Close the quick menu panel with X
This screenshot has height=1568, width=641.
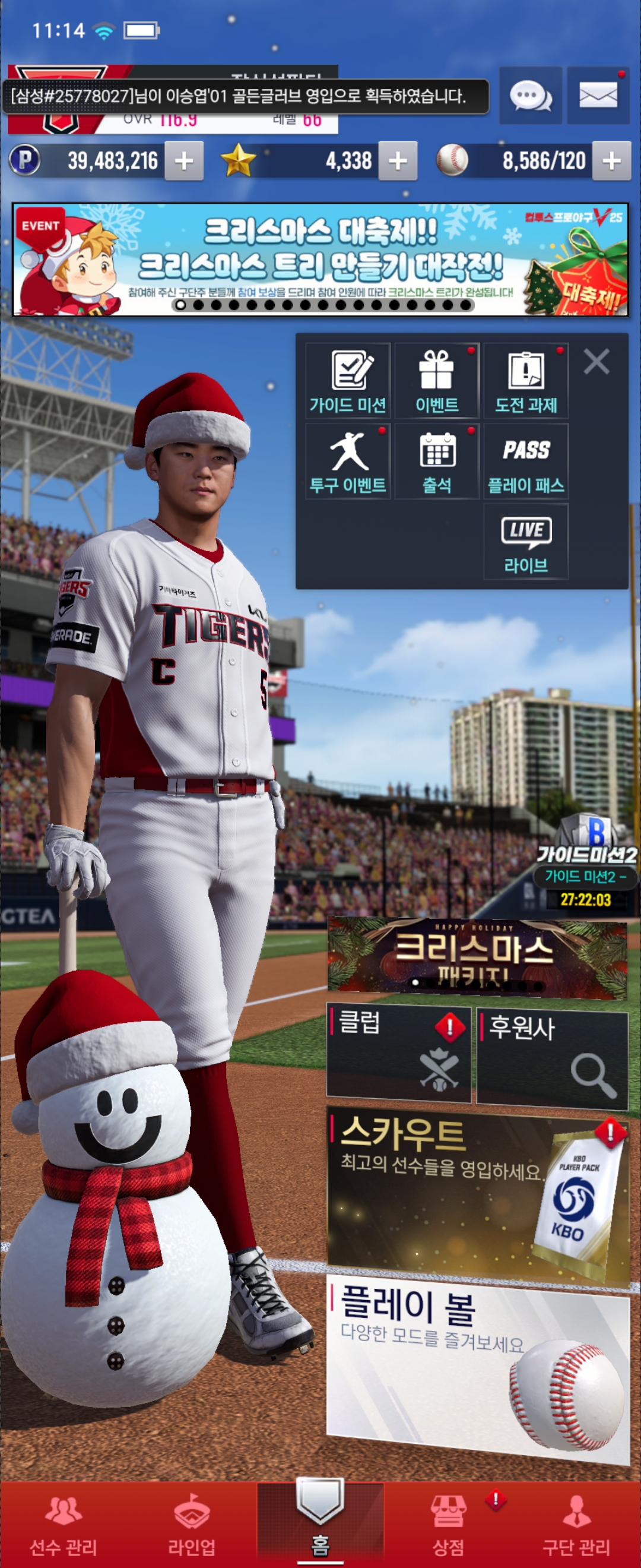click(x=596, y=362)
